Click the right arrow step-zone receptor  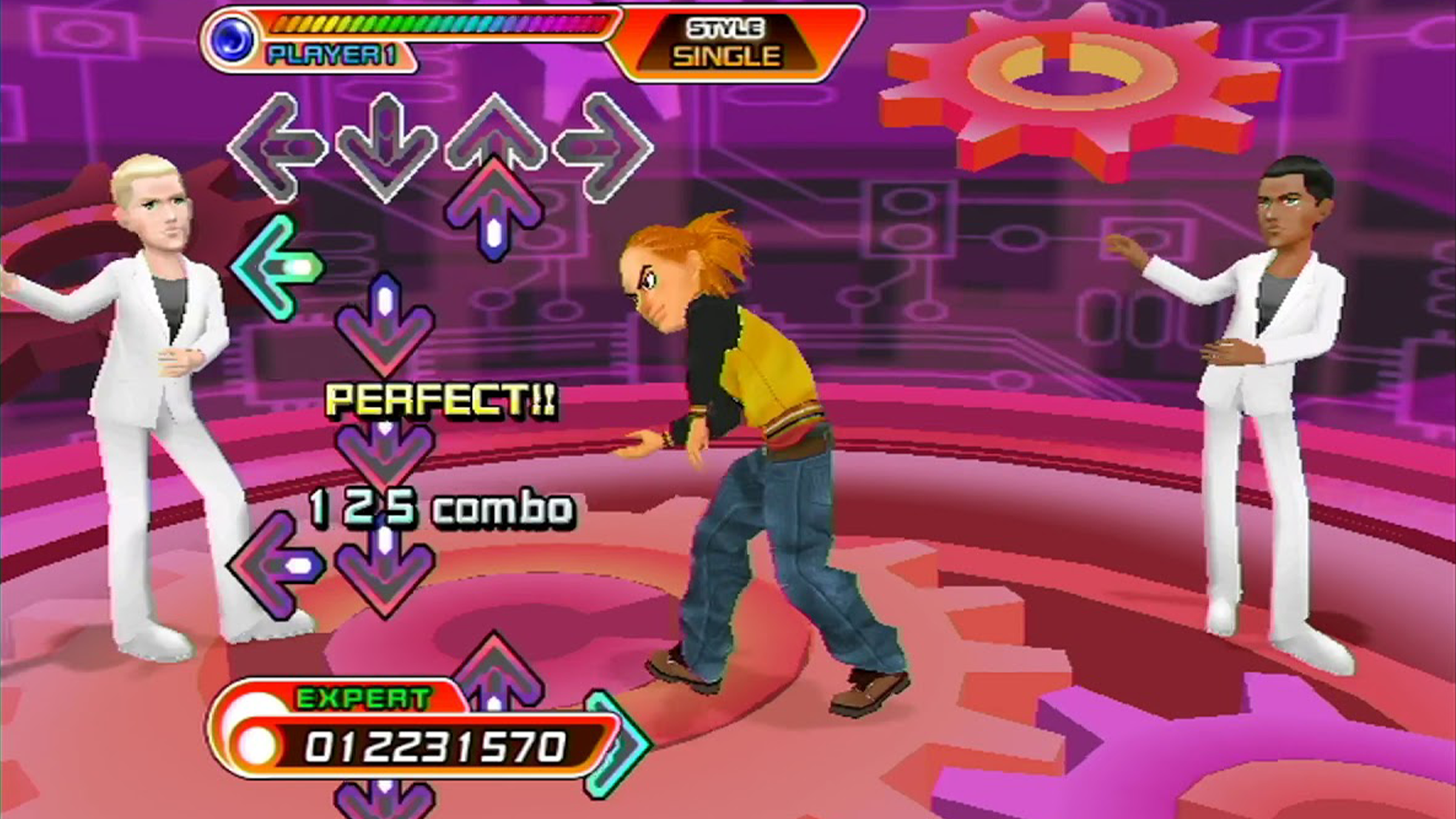604,147
